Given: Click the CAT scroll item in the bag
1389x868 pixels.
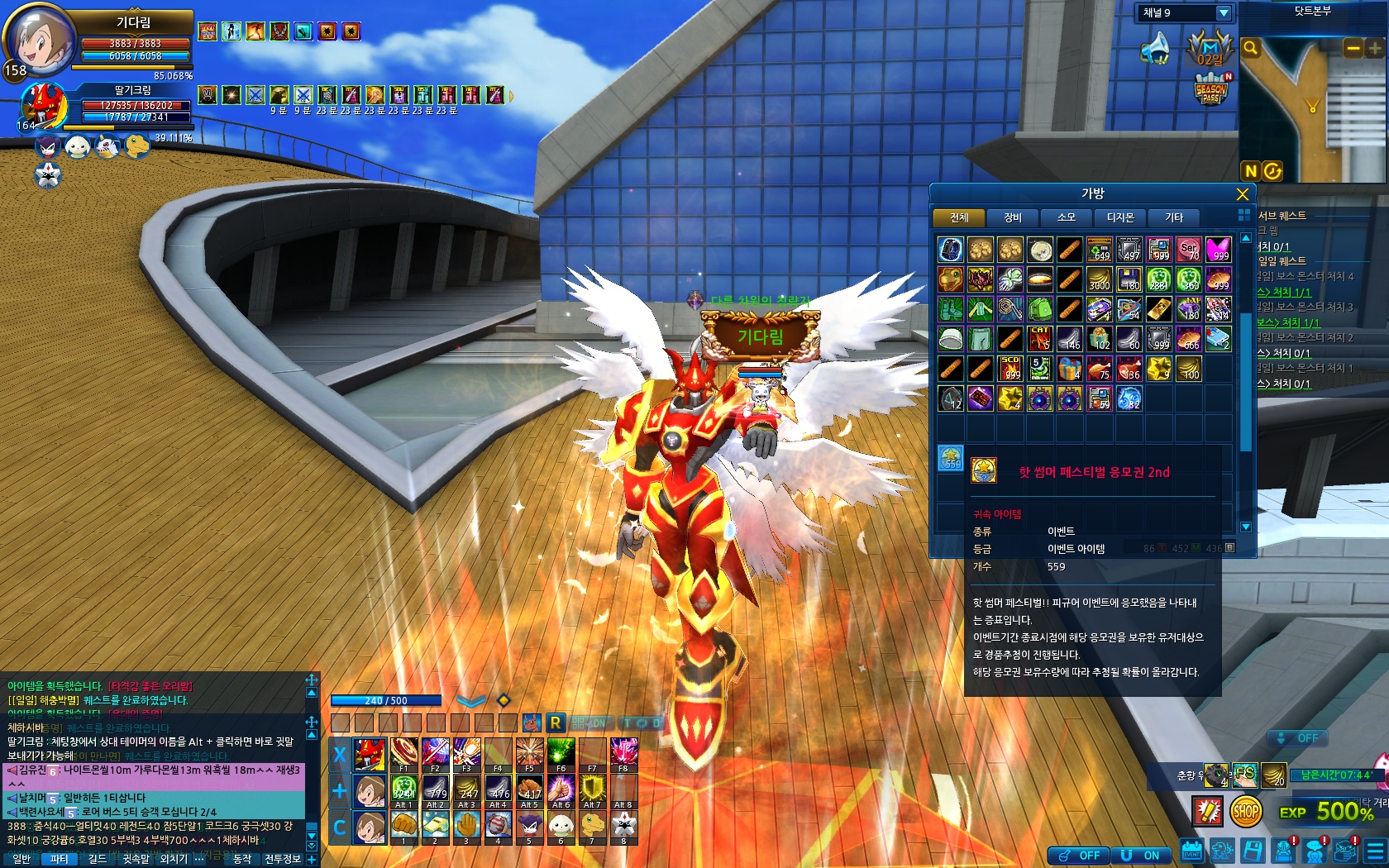Looking at the screenshot, I should click(1040, 338).
